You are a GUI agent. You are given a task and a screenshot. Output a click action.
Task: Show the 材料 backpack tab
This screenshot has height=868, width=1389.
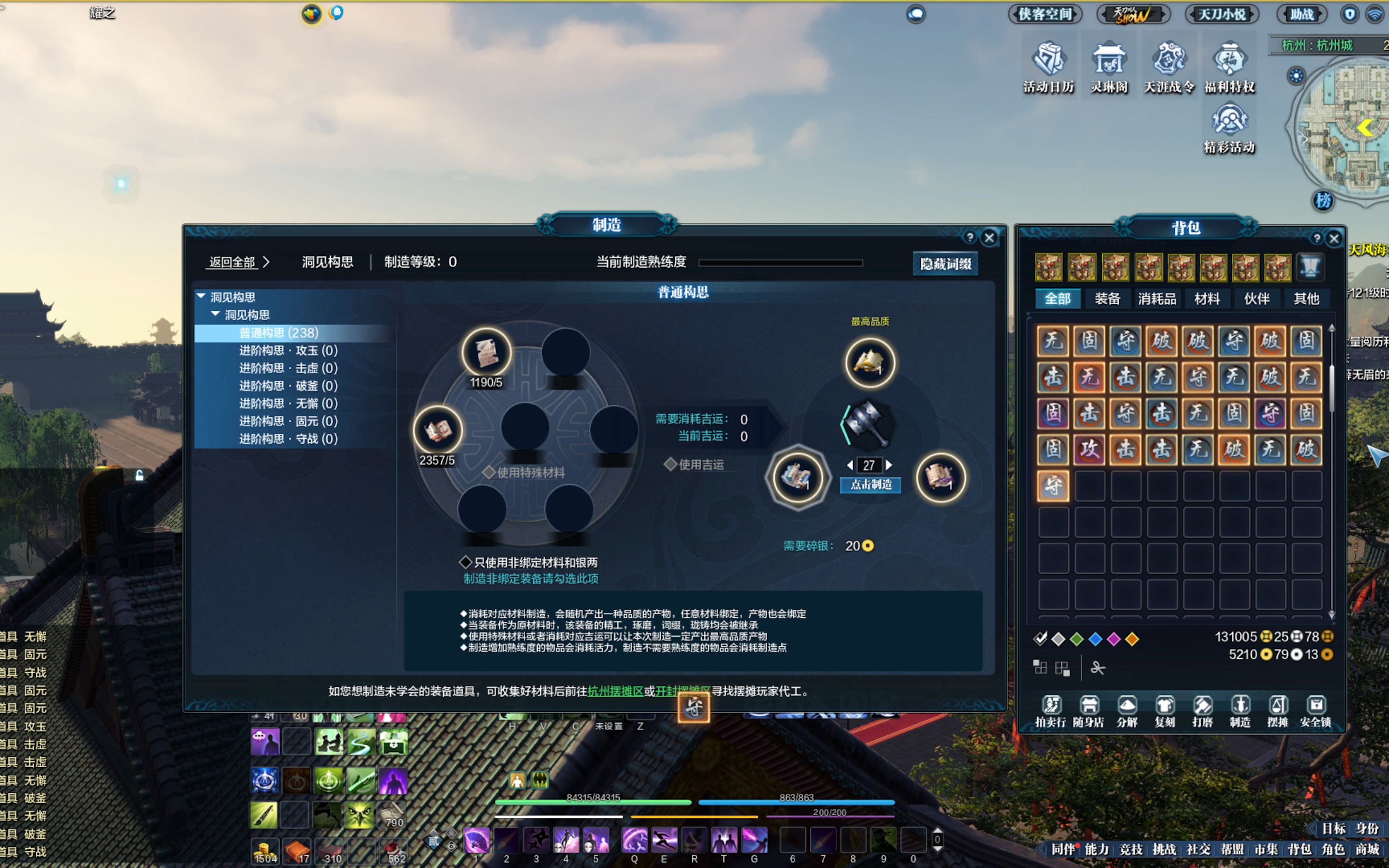(x=1207, y=299)
